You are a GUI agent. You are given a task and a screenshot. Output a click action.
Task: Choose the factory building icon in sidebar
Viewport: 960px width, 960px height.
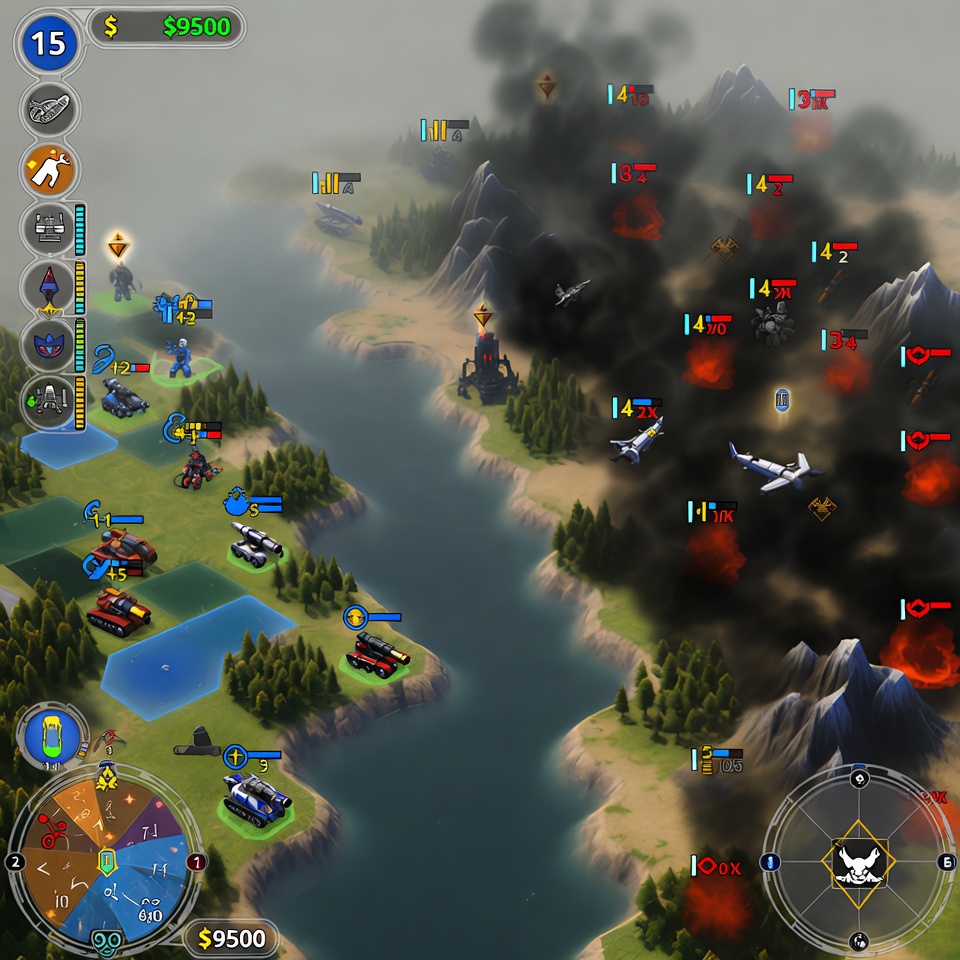(49, 227)
